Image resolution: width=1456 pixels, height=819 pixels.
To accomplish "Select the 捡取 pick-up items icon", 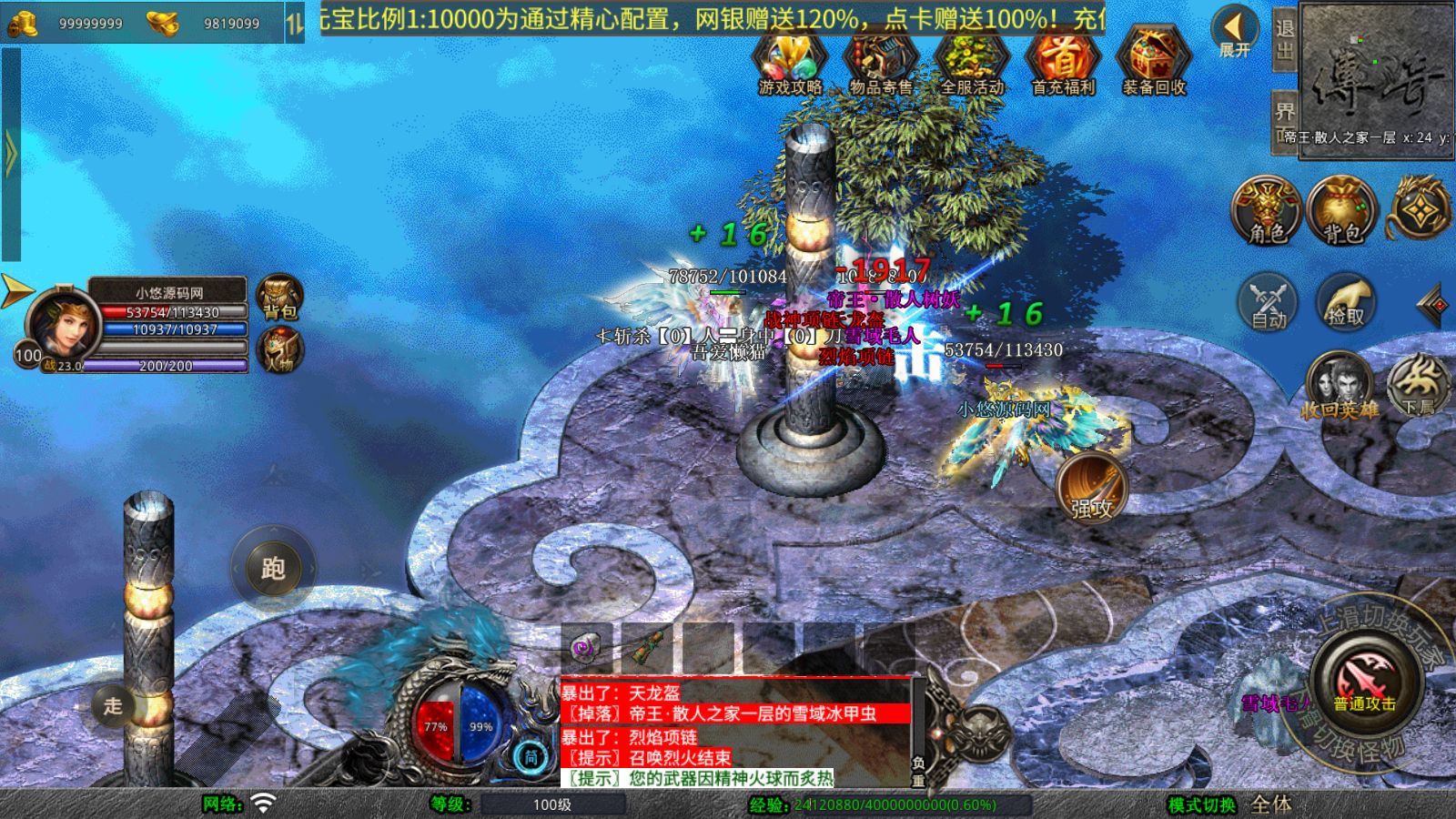I will (1347, 305).
